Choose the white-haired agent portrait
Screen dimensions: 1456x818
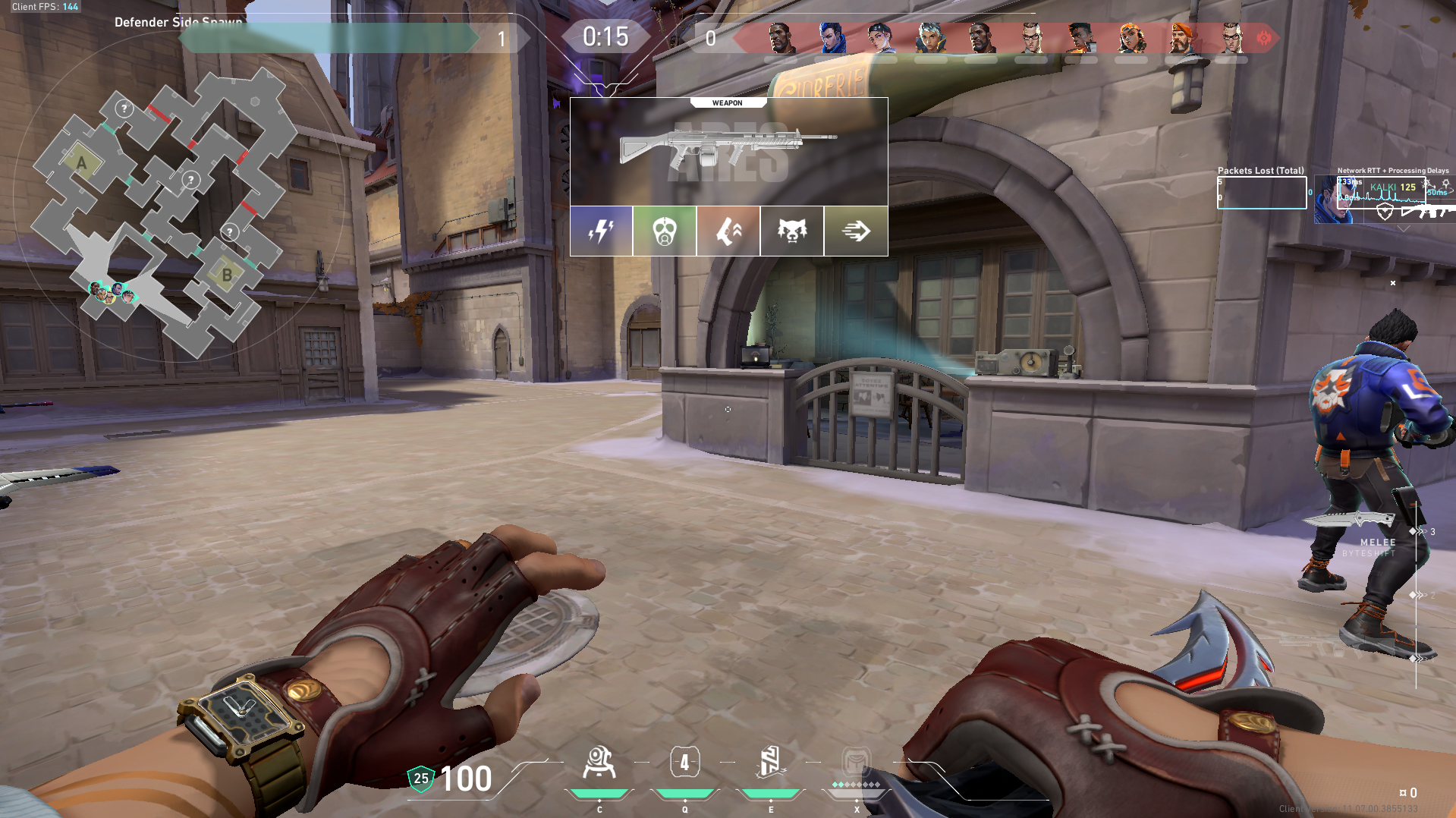click(931, 38)
